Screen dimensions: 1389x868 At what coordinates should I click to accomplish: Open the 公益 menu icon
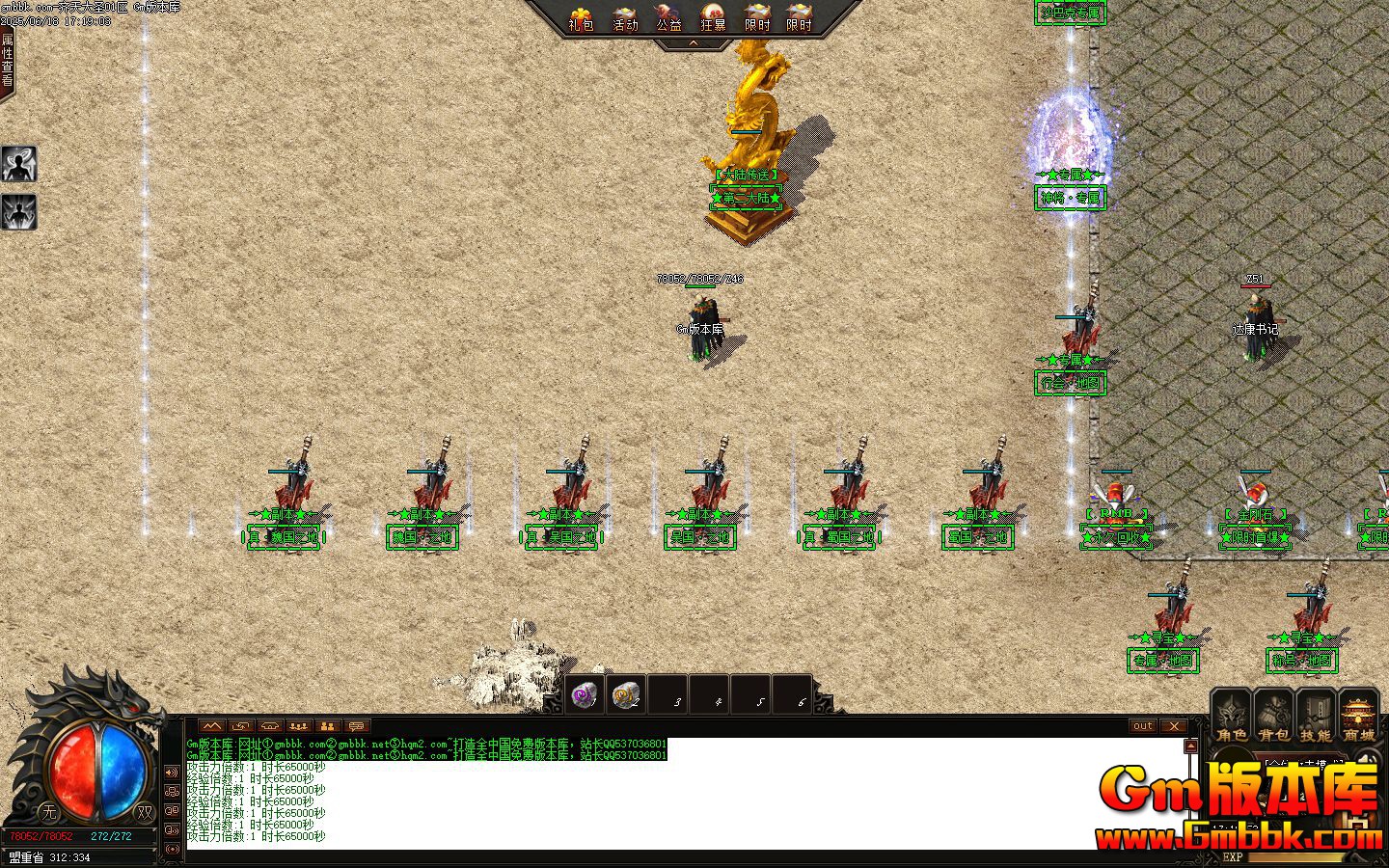pyautogui.click(x=668, y=16)
